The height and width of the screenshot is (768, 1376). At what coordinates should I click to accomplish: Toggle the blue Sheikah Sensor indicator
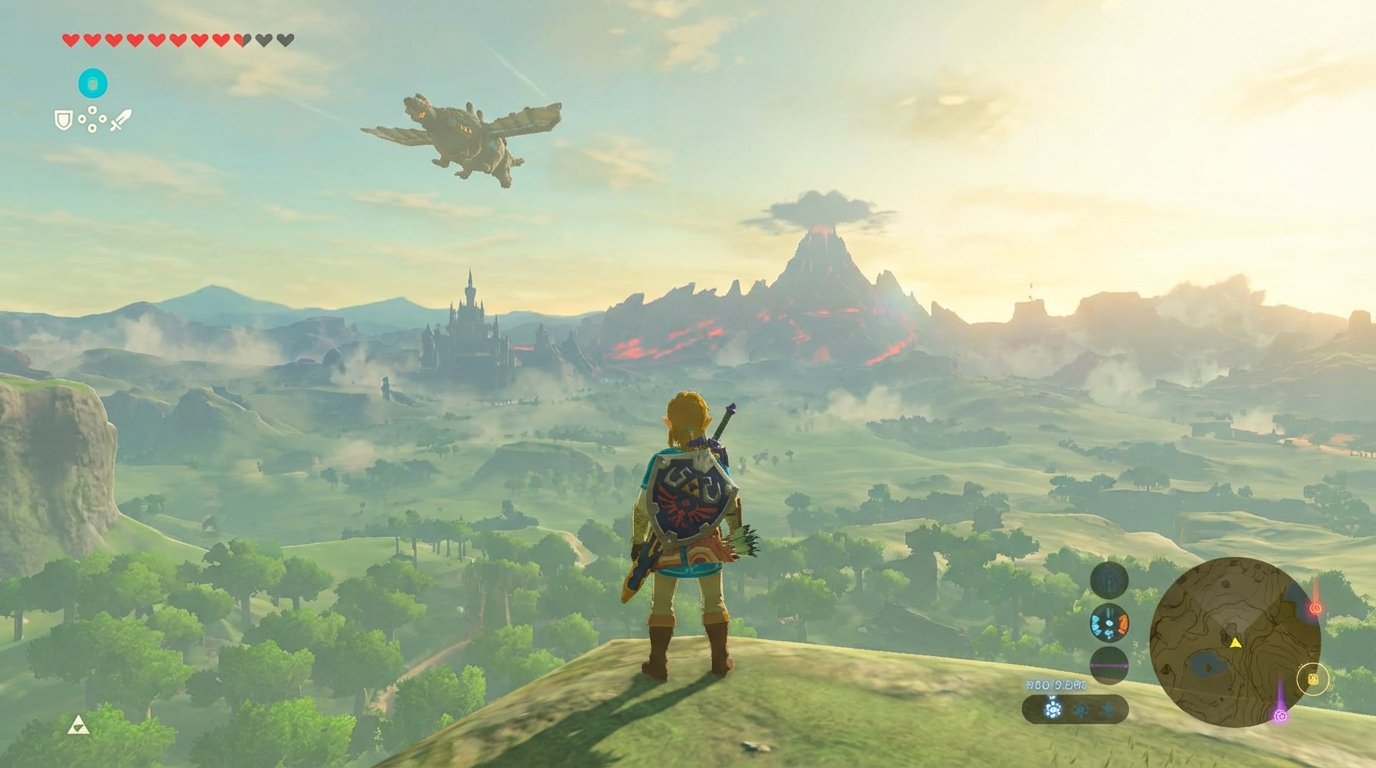pos(1108,580)
